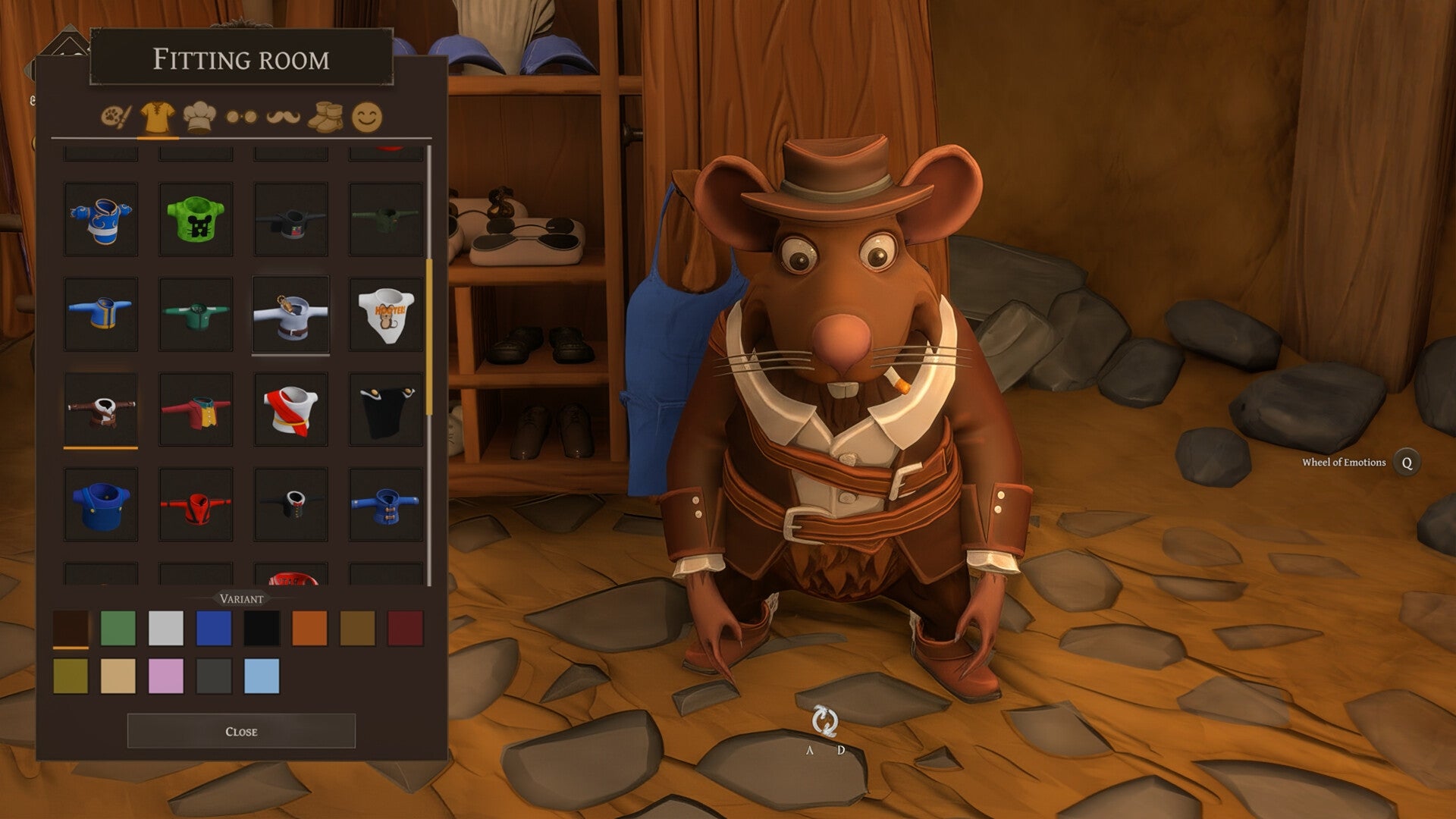
Task: Select the white Hooters-style shirt
Action: coord(385,314)
